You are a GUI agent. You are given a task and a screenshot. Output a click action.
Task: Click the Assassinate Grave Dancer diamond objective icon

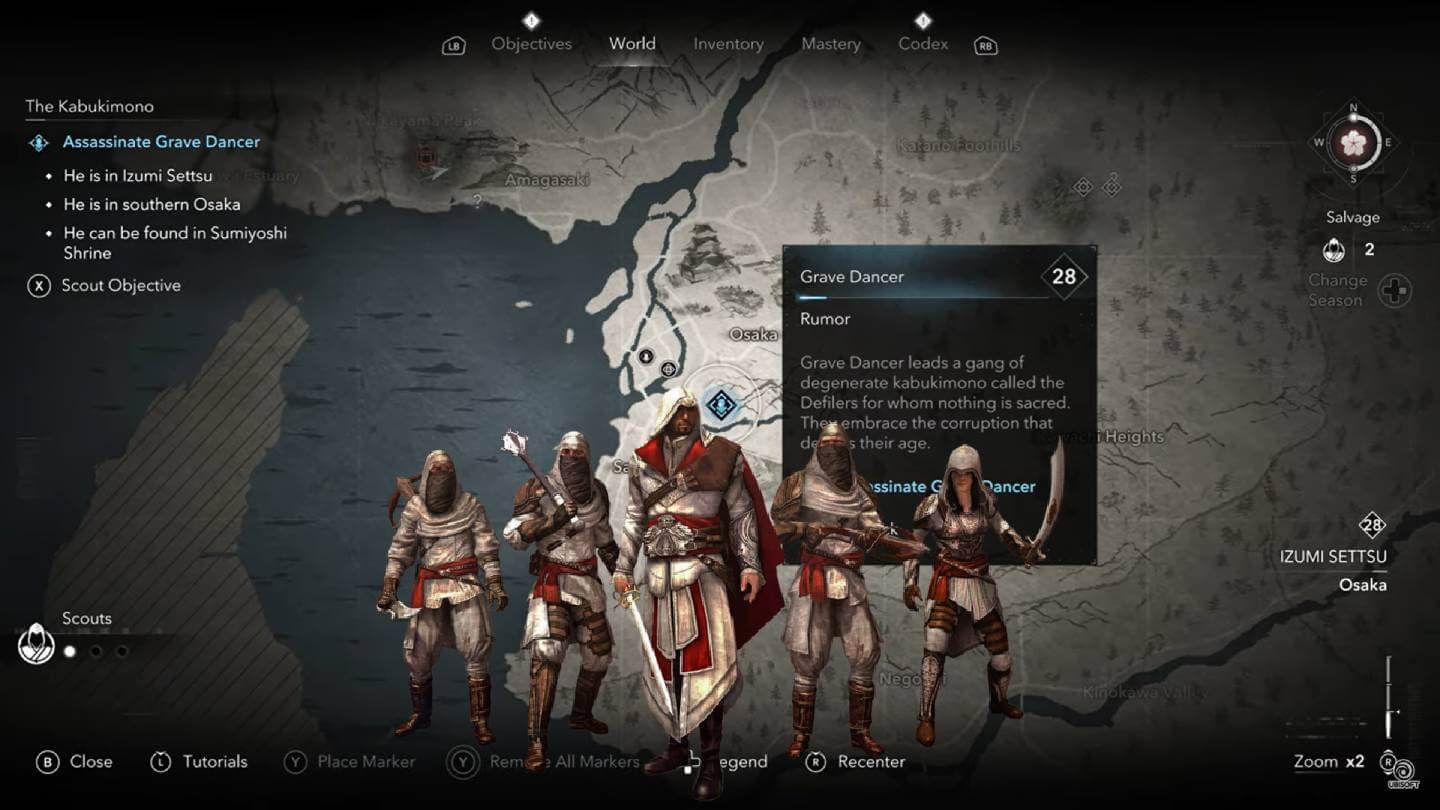tap(39, 142)
